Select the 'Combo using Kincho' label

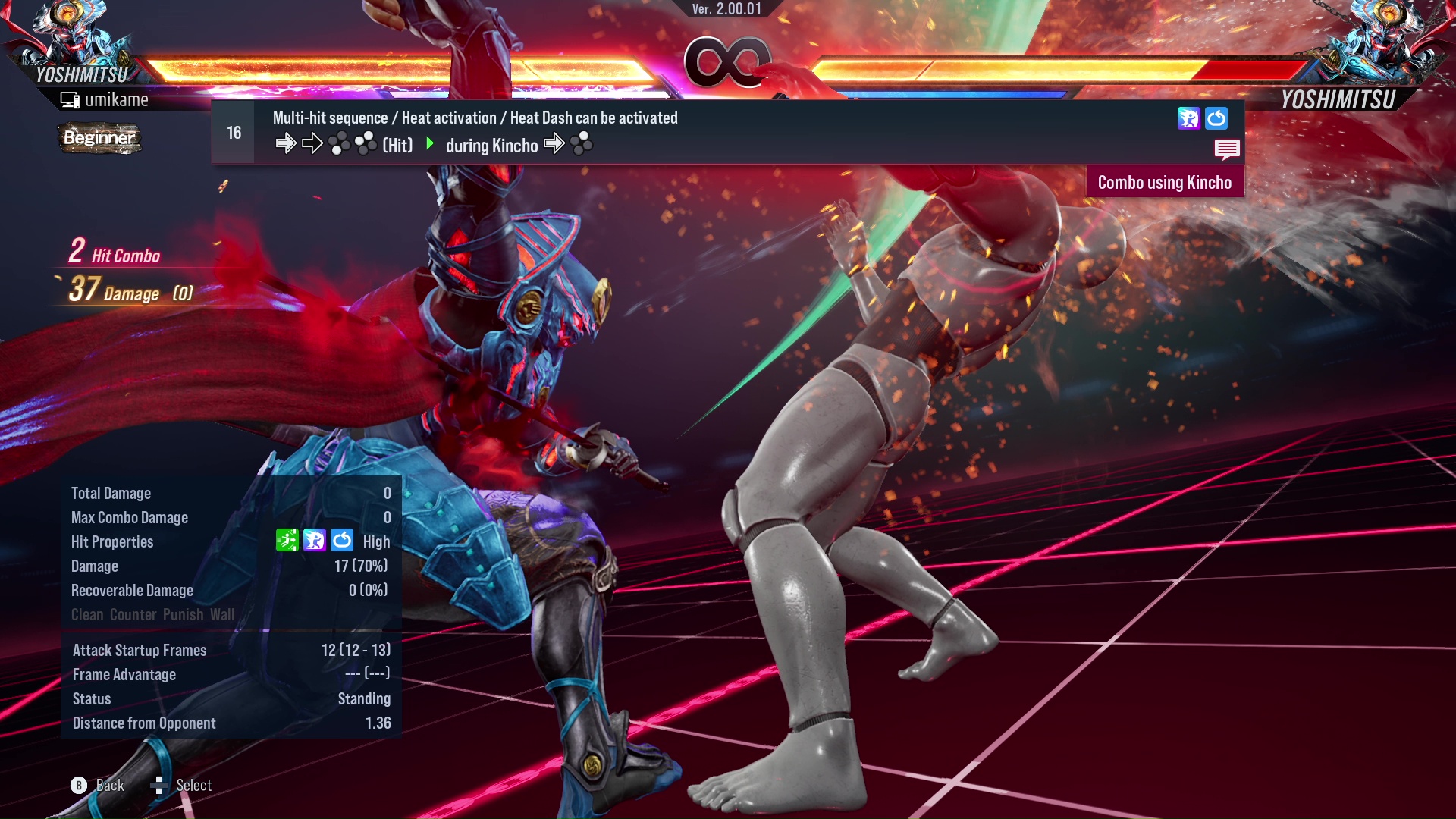point(1166,182)
